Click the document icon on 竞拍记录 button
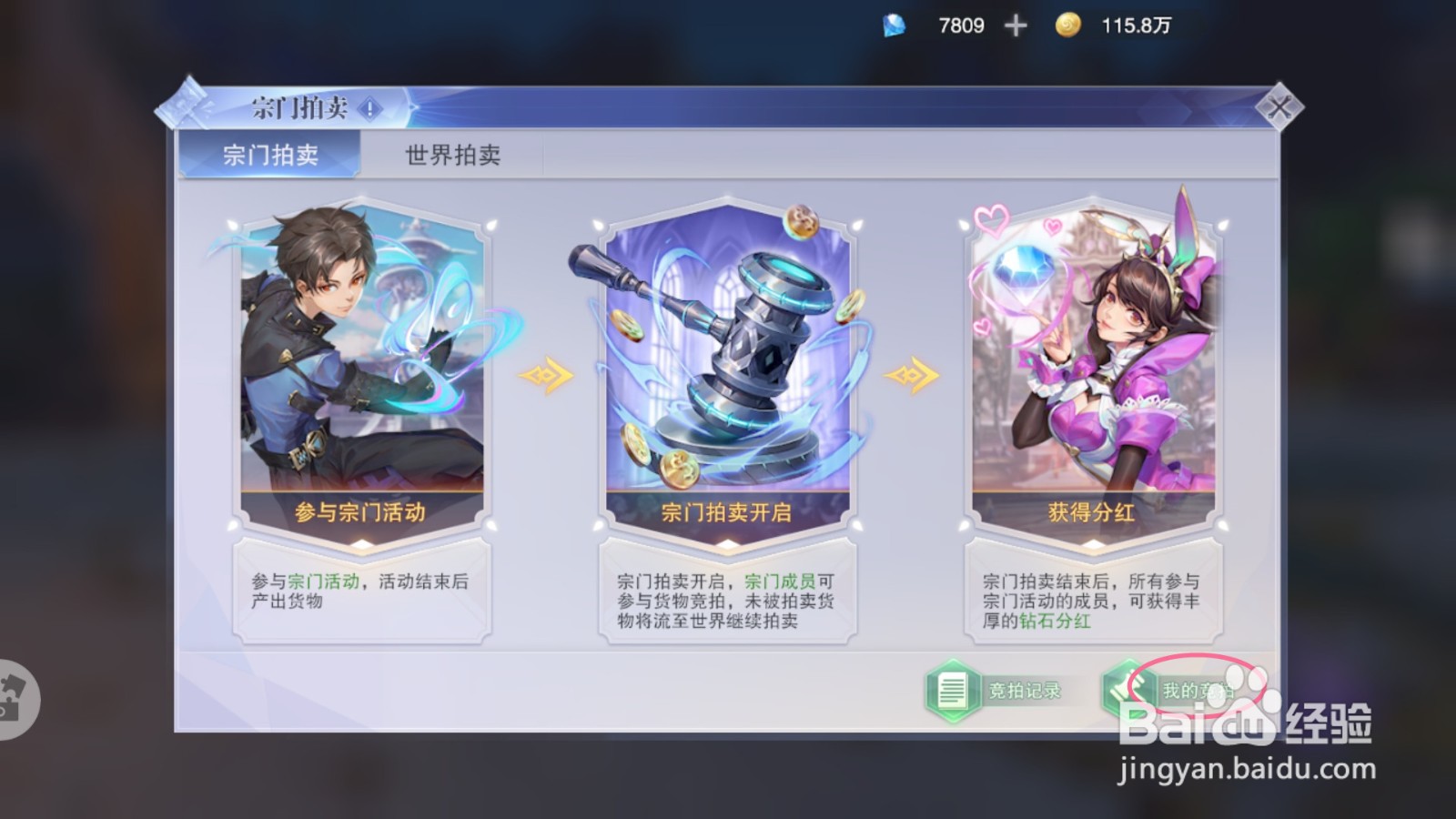The image size is (1456, 819). coord(953,690)
